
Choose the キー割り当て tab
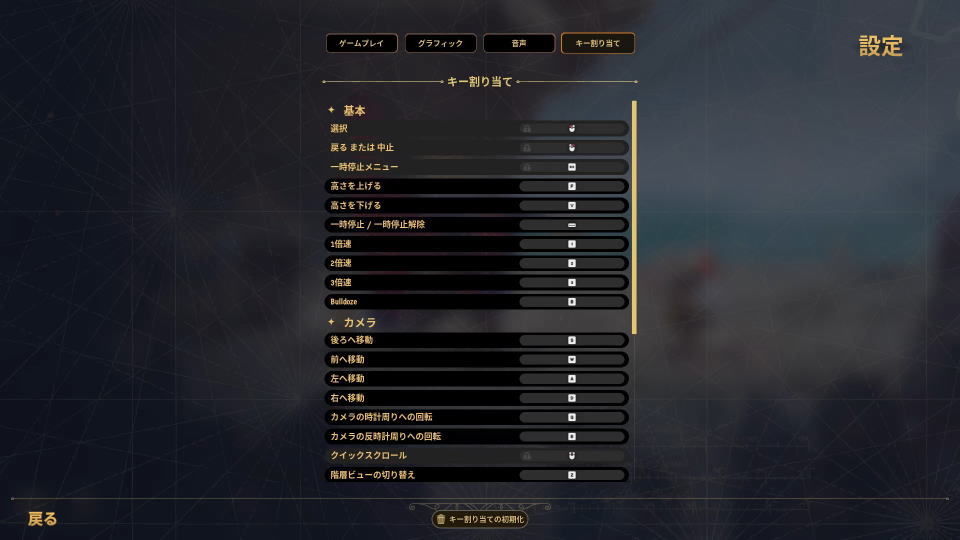597,44
